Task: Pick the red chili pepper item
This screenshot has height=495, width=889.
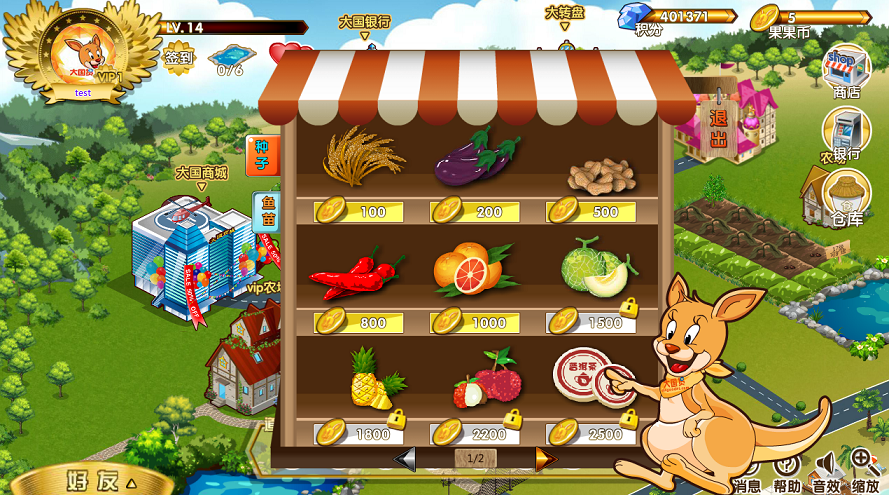Action: tap(355, 275)
